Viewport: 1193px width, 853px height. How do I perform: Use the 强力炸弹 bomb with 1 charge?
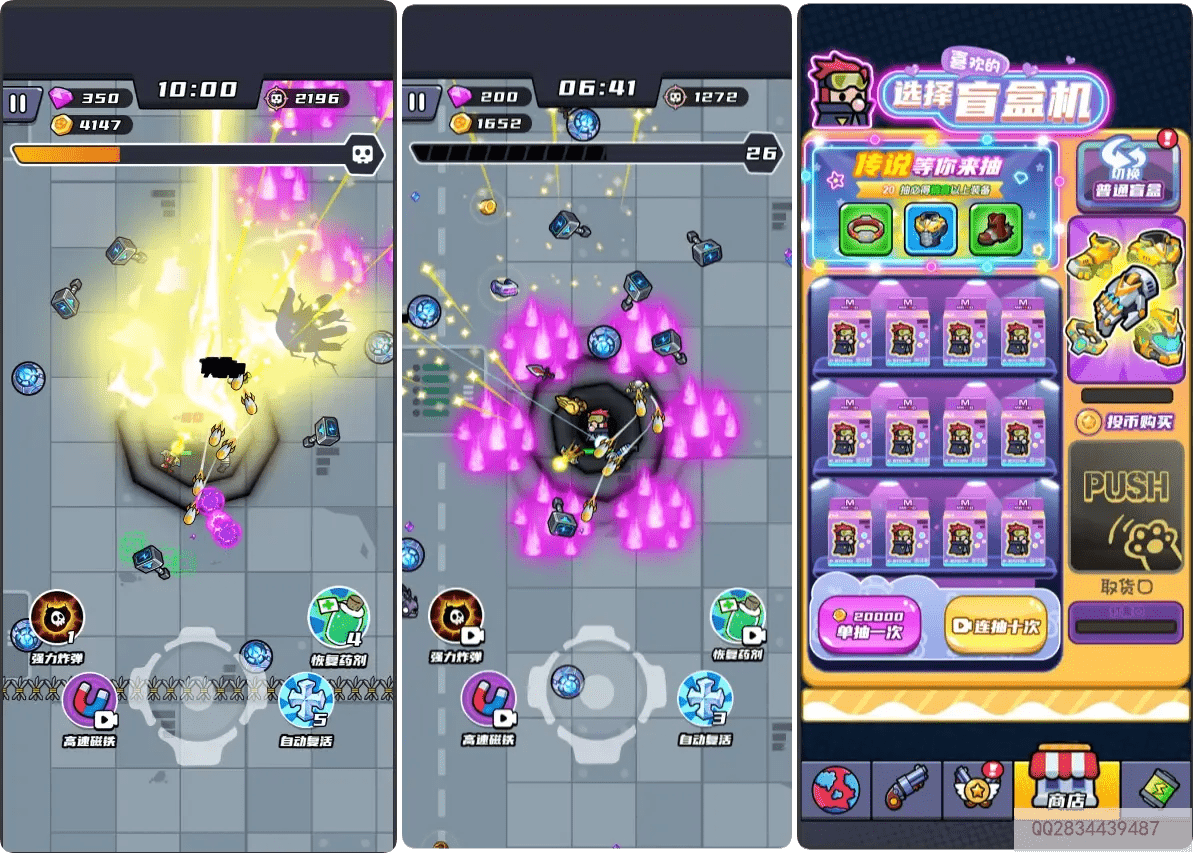pos(57,618)
